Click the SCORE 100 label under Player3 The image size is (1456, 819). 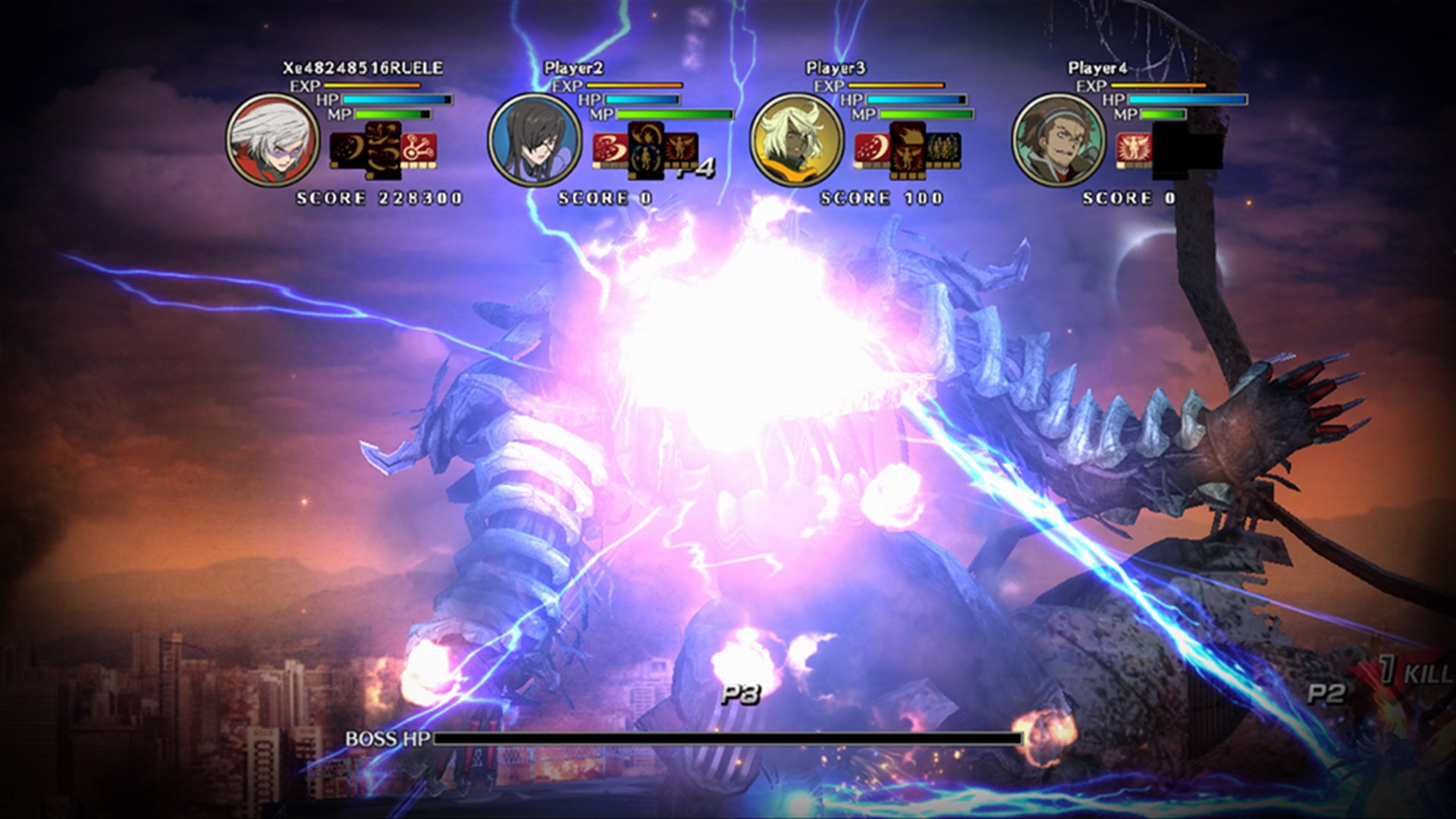tap(880, 199)
